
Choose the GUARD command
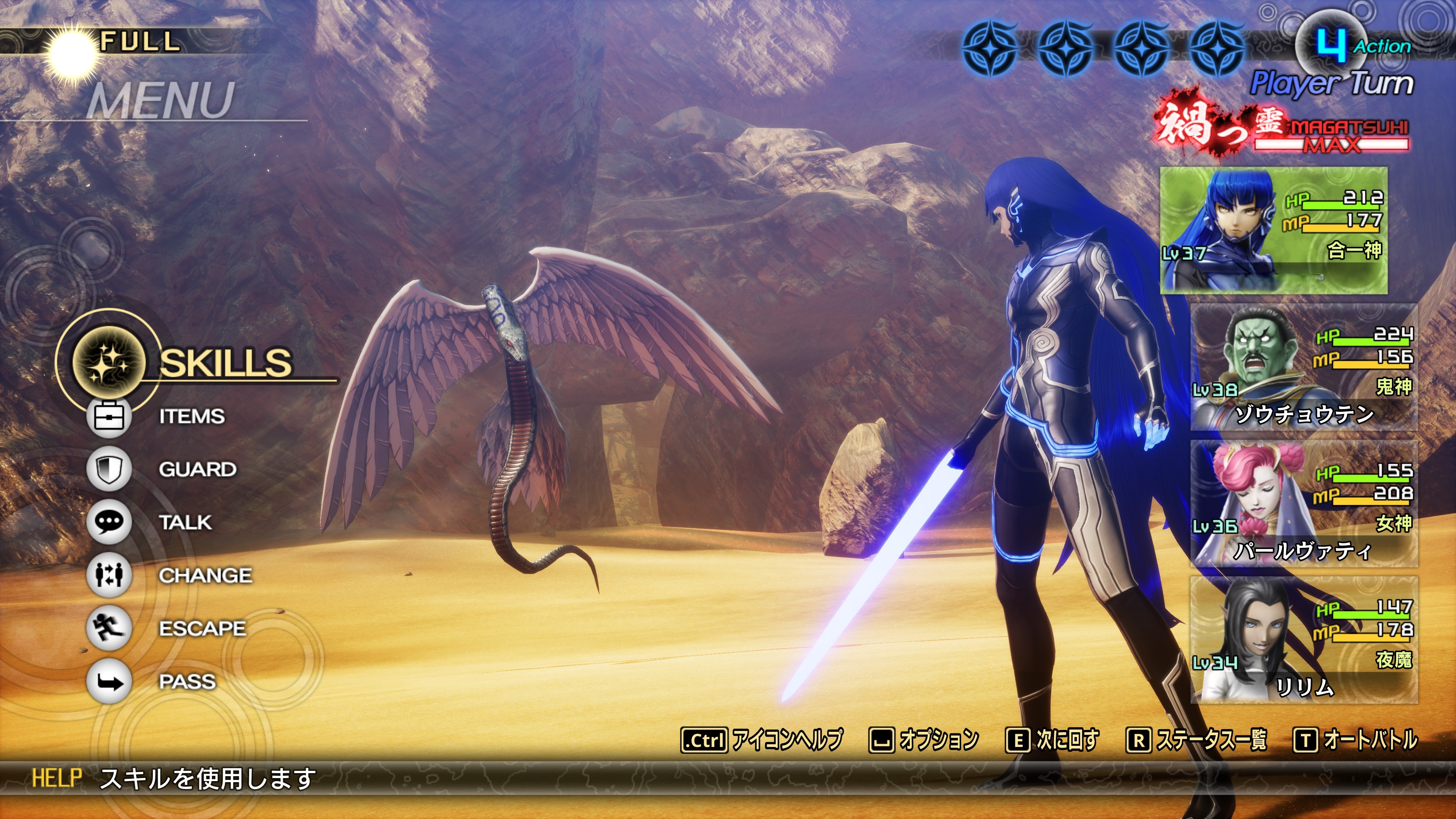[197, 469]
